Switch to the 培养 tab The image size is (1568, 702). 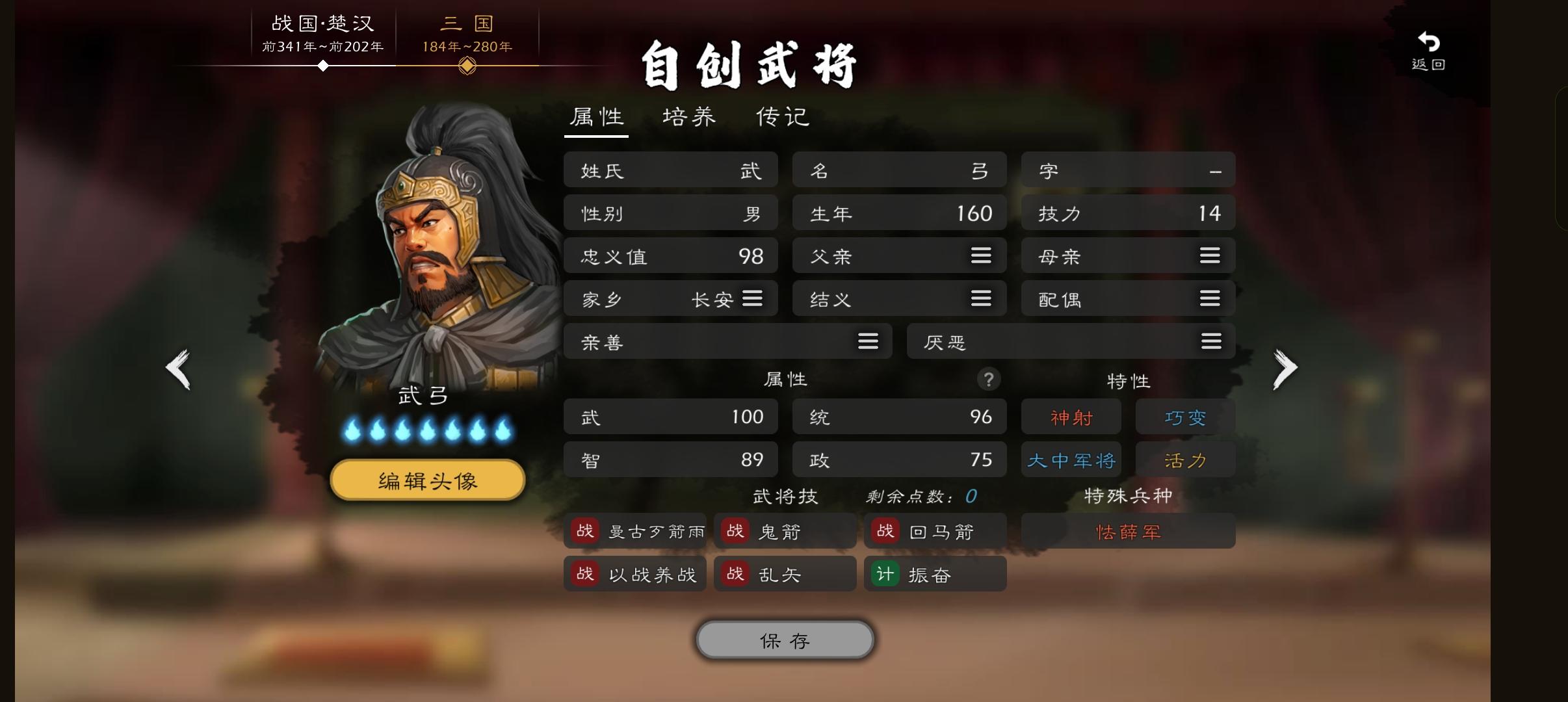(x=687, y=117)
